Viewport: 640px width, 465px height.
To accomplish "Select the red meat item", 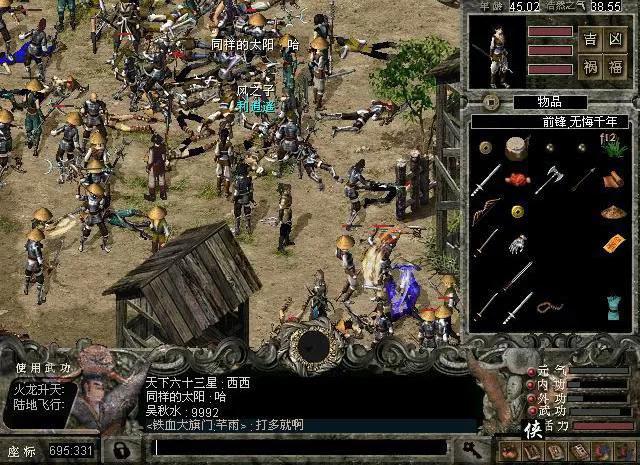I will click(517, 180).
